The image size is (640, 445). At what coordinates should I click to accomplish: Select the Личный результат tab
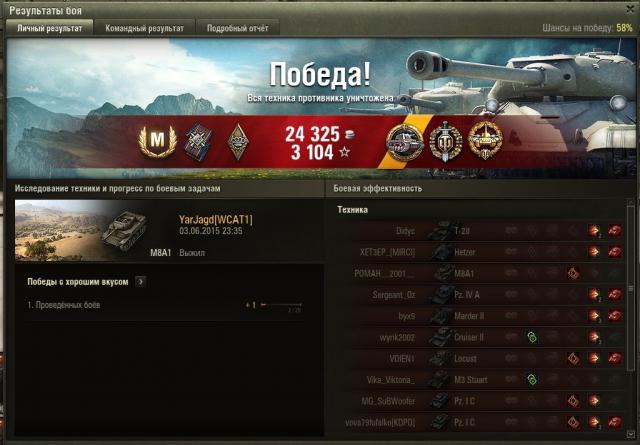tap(50, 29)
